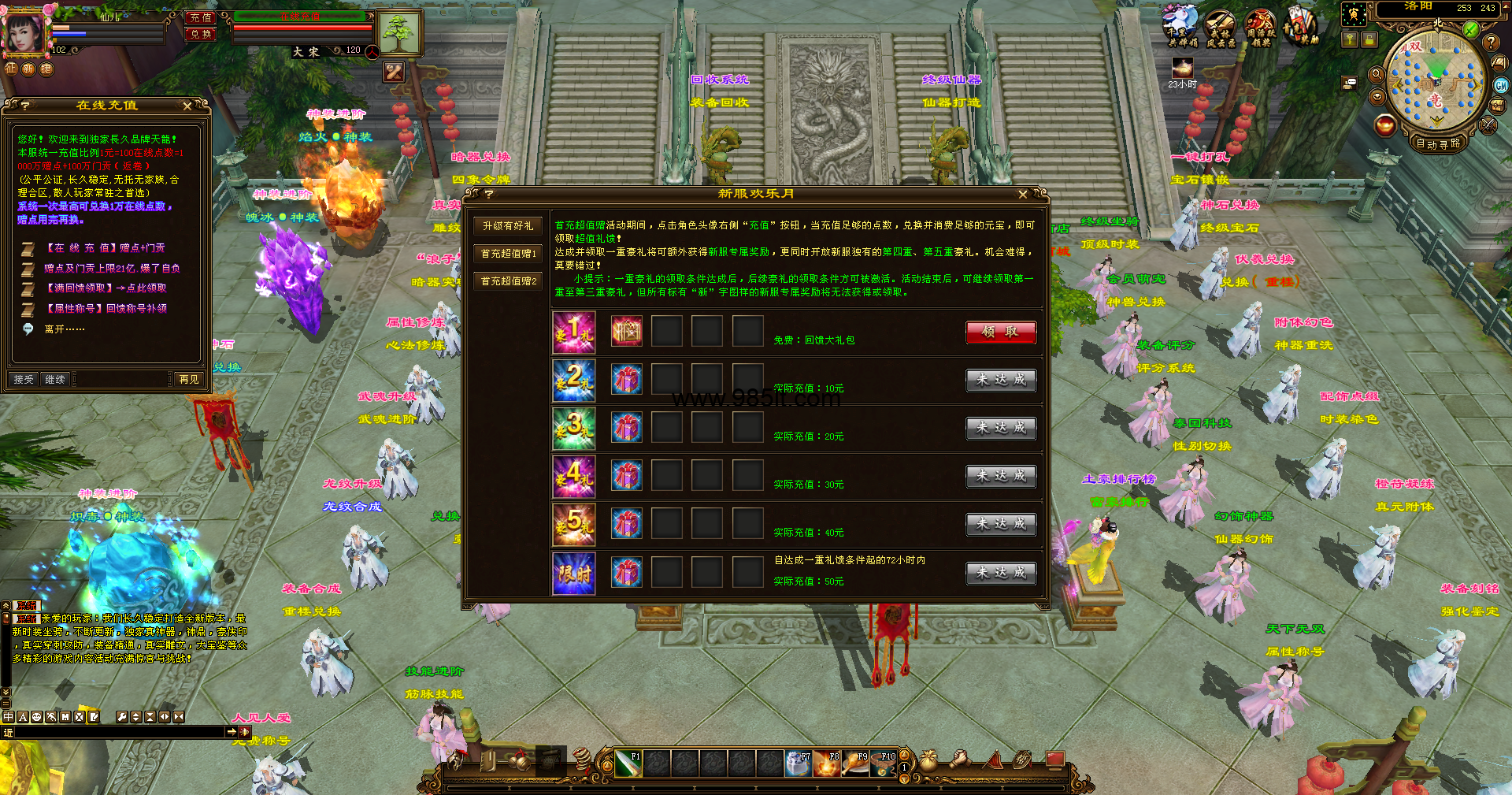Open the 首充超值赠1 tab
Viewport: 1512px width, 795px height.
coord(508,254)
